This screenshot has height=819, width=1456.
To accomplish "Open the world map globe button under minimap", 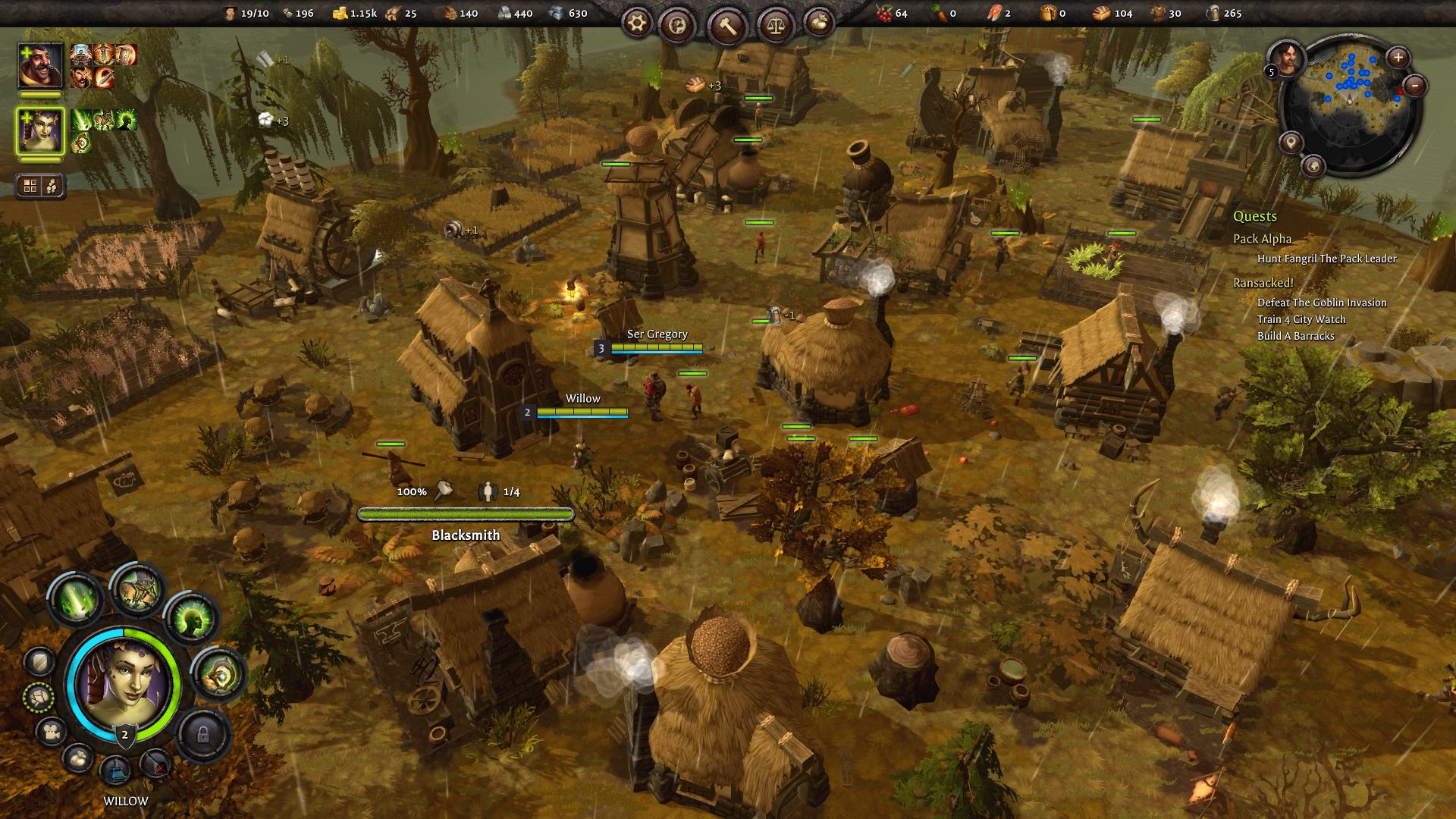I will click(1313, 165).
